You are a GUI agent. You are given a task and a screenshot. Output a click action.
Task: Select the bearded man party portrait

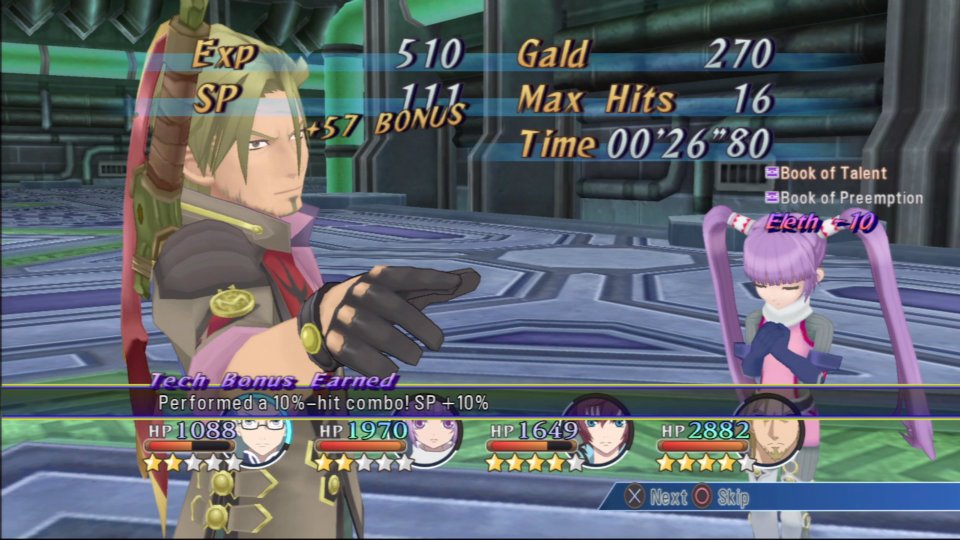773,437
